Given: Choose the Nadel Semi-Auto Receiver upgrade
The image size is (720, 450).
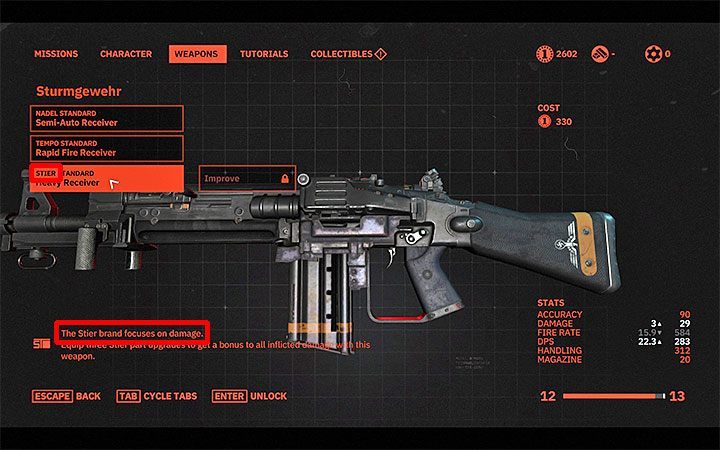Looking at the screenshot, I should tap(106, 119).
